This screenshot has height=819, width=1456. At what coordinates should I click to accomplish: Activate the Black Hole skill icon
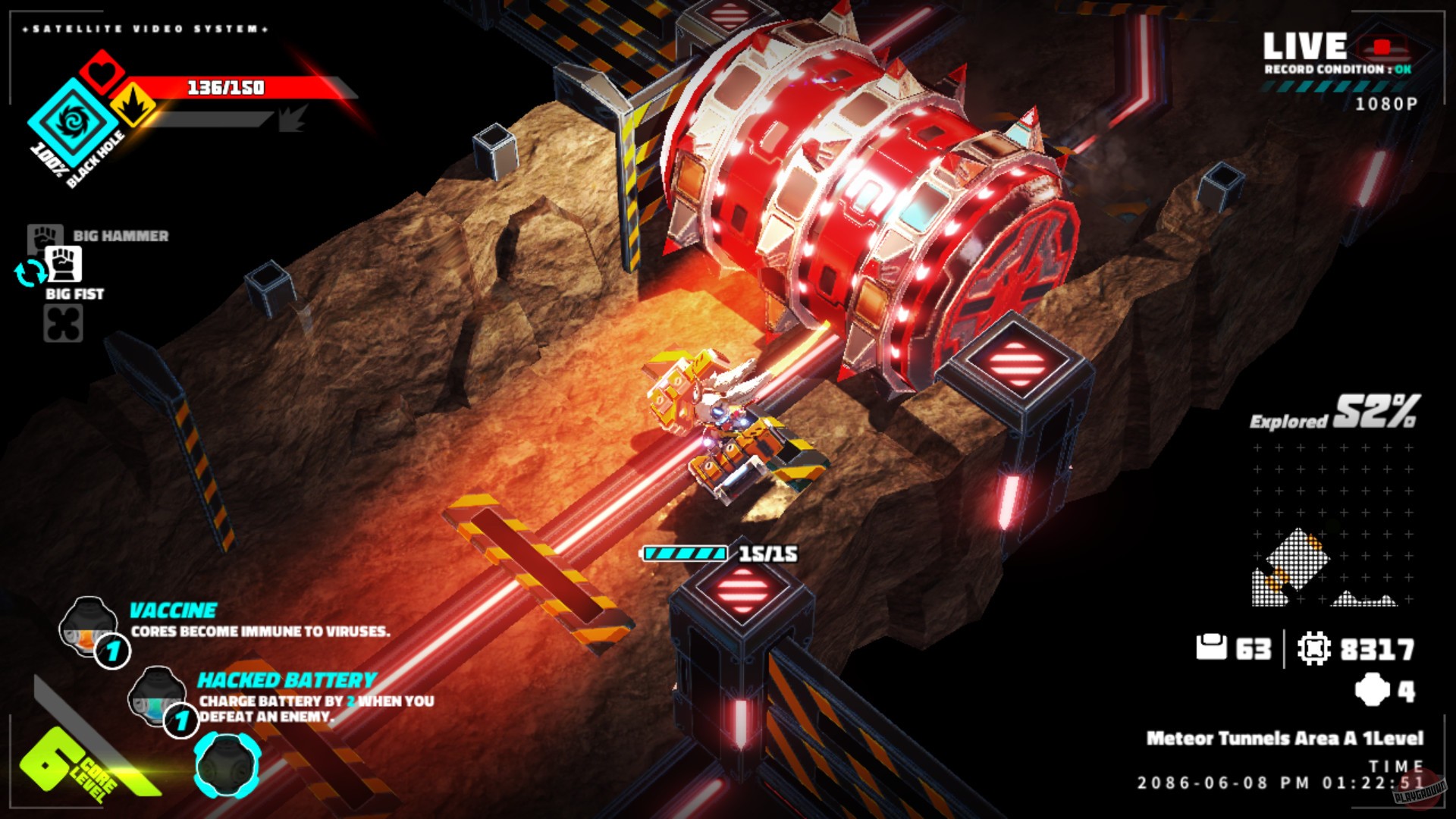[x=73, y=122]
